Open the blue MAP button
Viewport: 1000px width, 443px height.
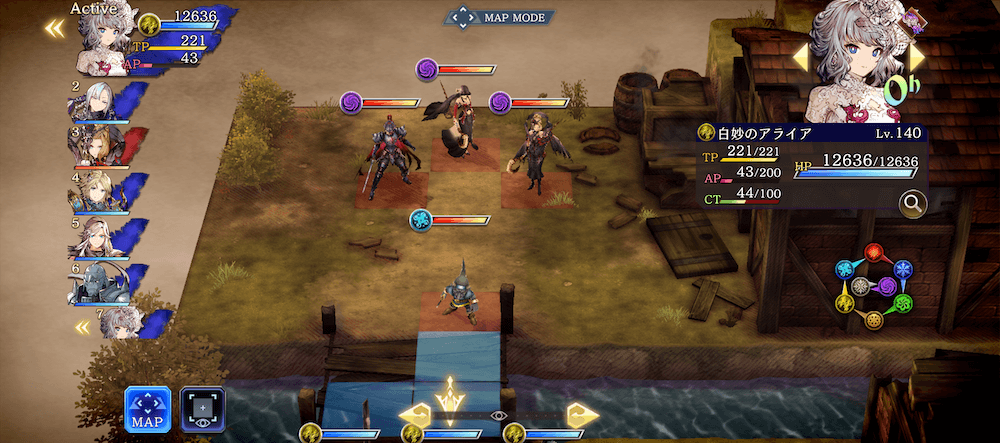[x=146, y=409]
